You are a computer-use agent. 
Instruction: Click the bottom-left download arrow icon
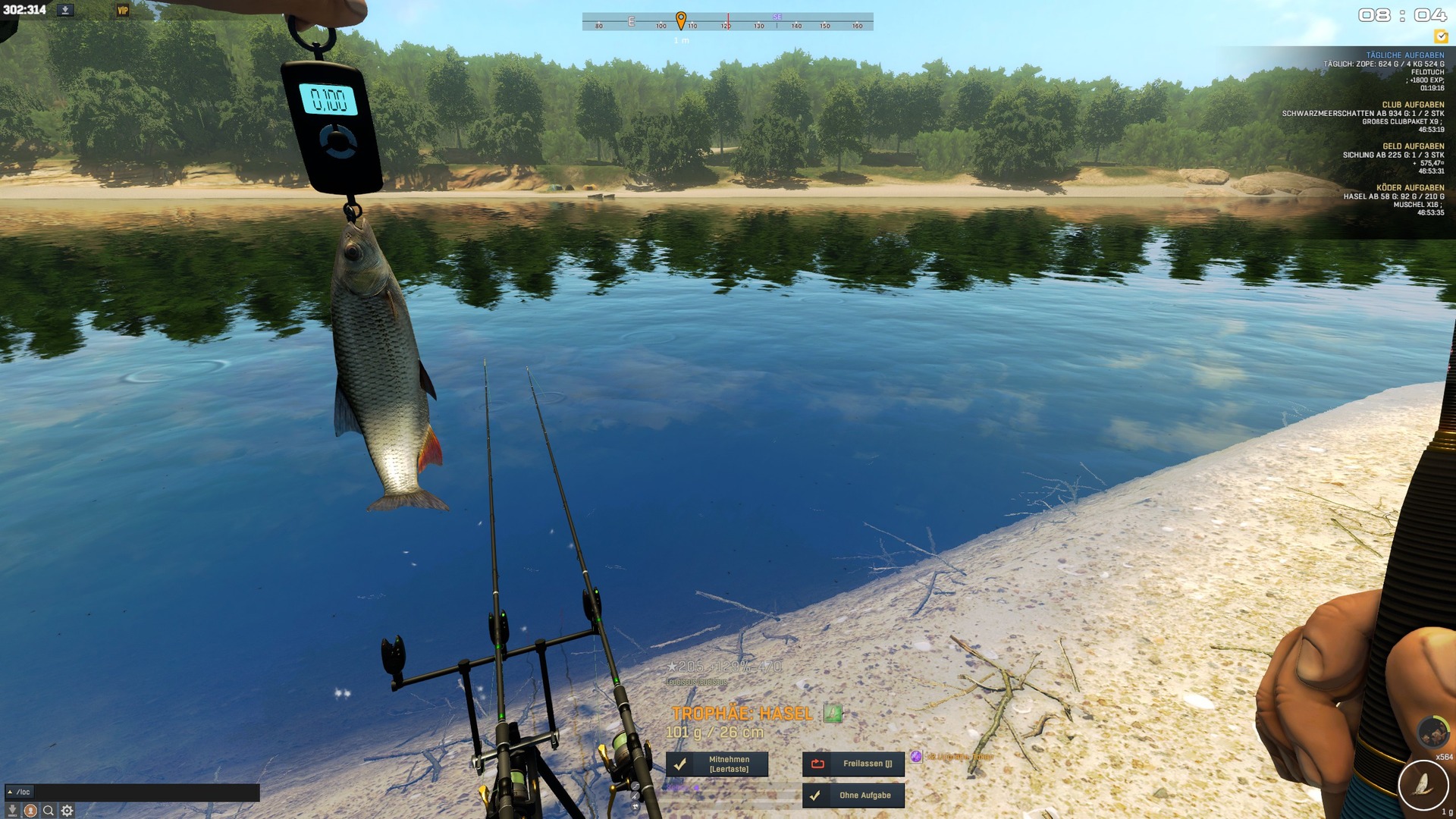pos(12,811)
